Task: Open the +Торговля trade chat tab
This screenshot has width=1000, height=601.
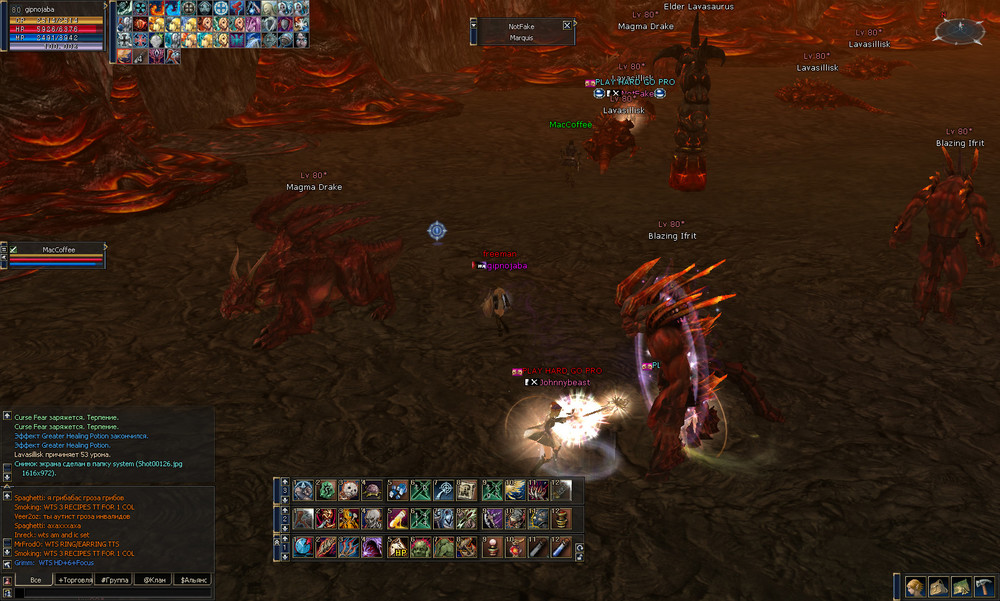Action: [x=74, y=579]
